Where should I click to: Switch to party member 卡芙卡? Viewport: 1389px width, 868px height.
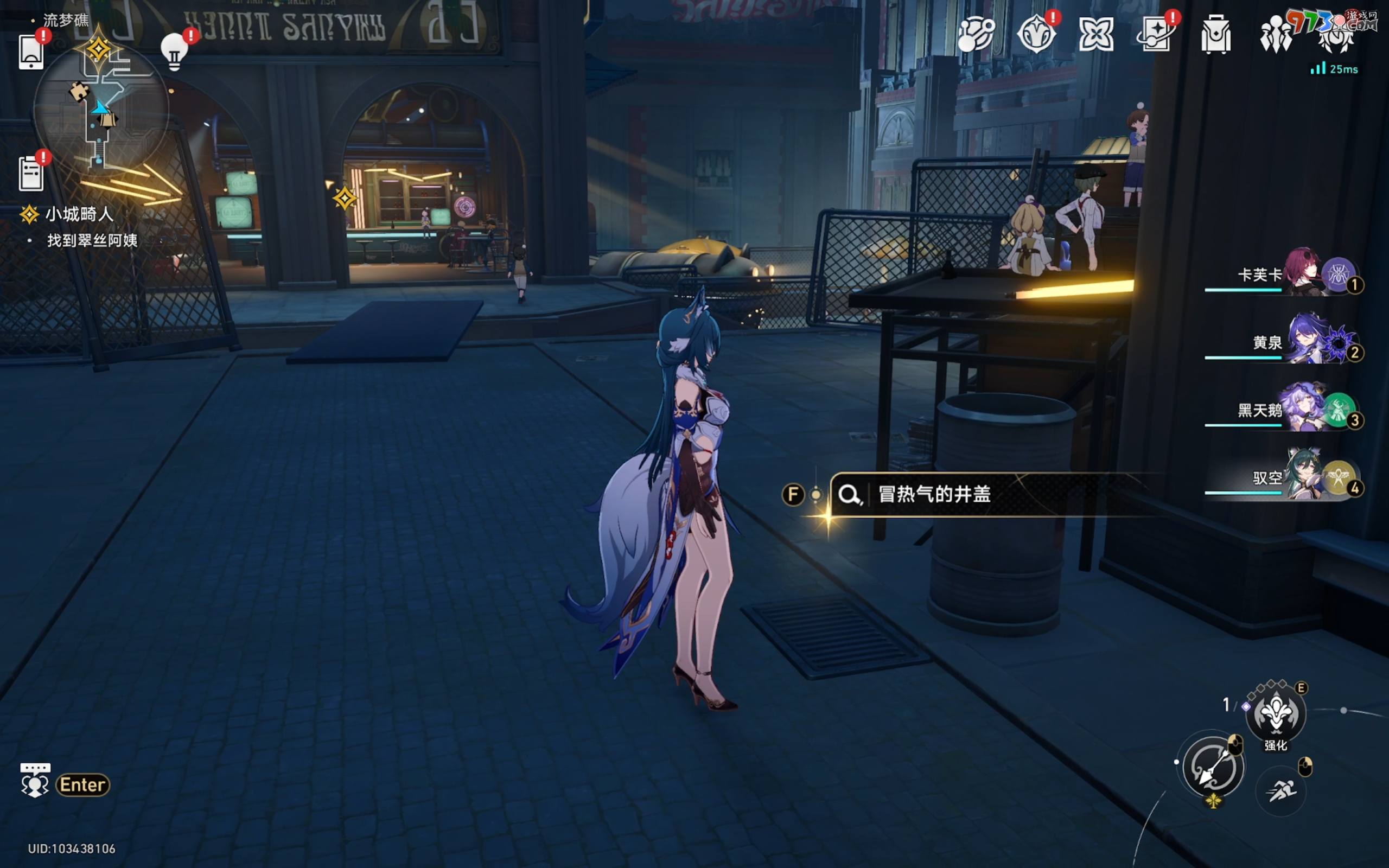coord(1303,275)
